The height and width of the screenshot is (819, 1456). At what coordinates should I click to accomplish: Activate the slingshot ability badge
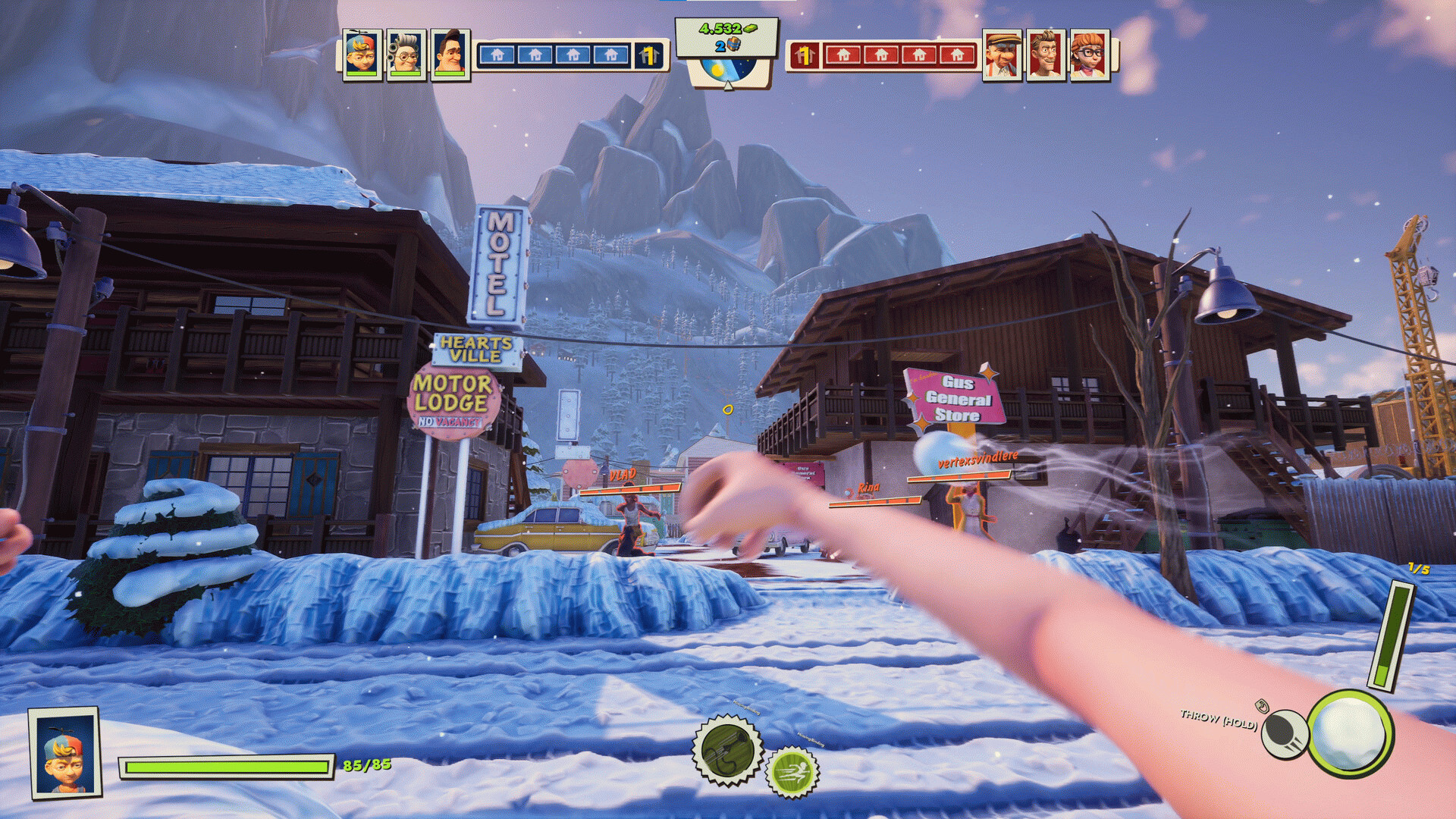click(727, 751)
